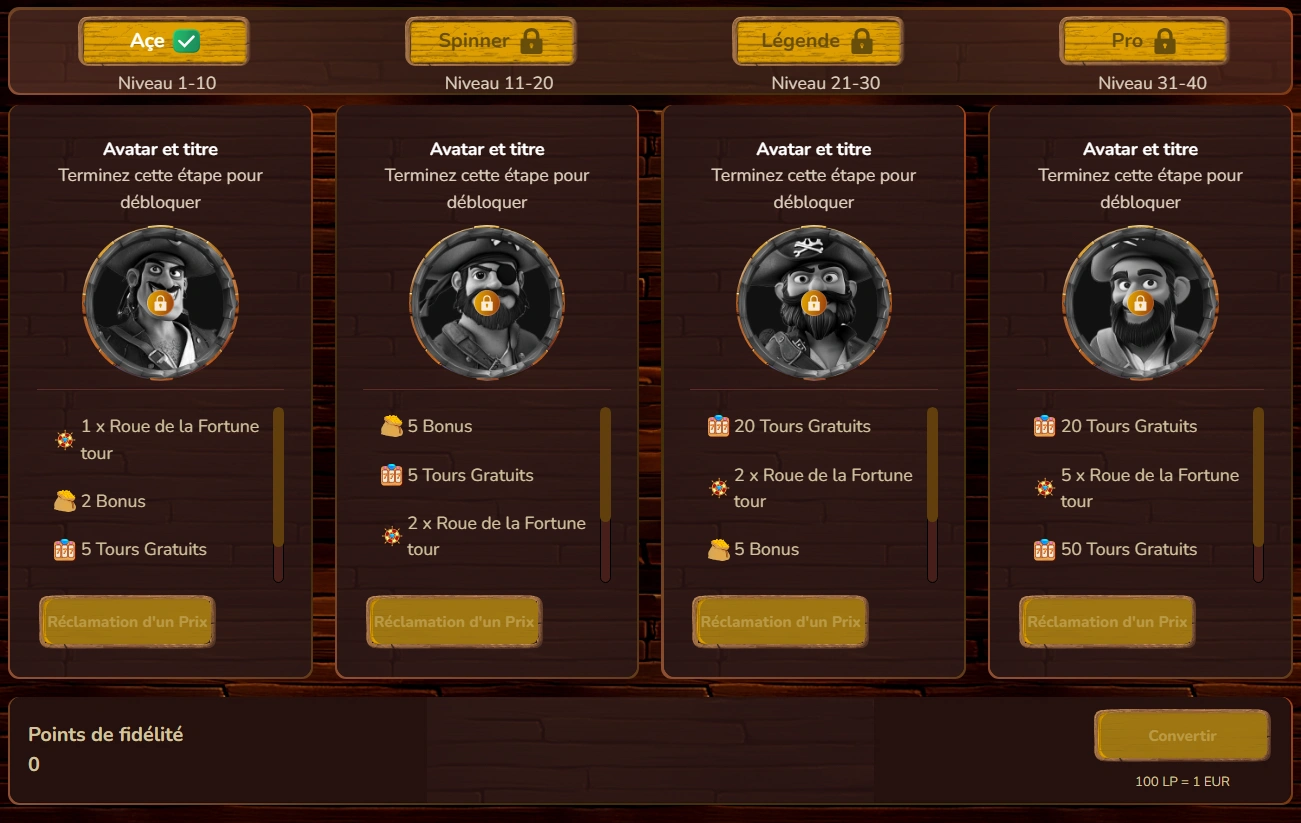The image size is (1301, 823).
Task: Click the money bag icon next to 5 Bonus in Spinner
Action: [390, 425]
